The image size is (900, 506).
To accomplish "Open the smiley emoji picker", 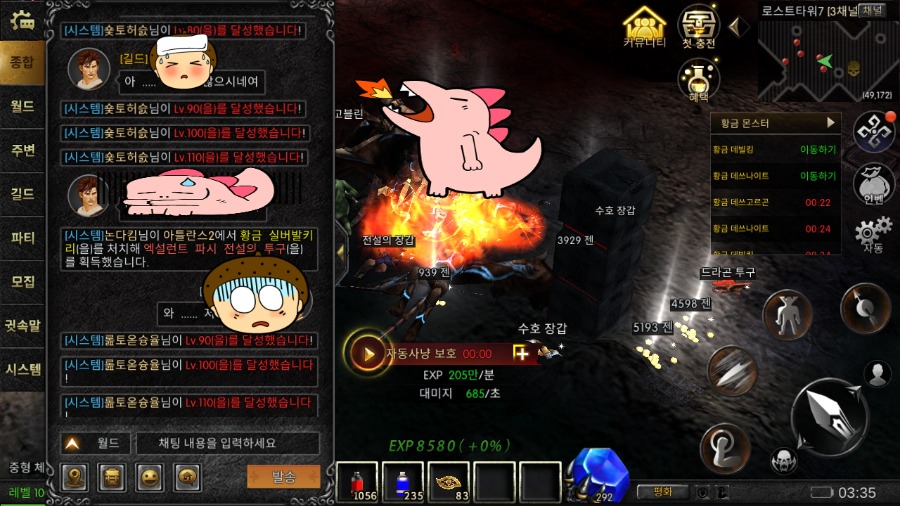I will 149,477.
